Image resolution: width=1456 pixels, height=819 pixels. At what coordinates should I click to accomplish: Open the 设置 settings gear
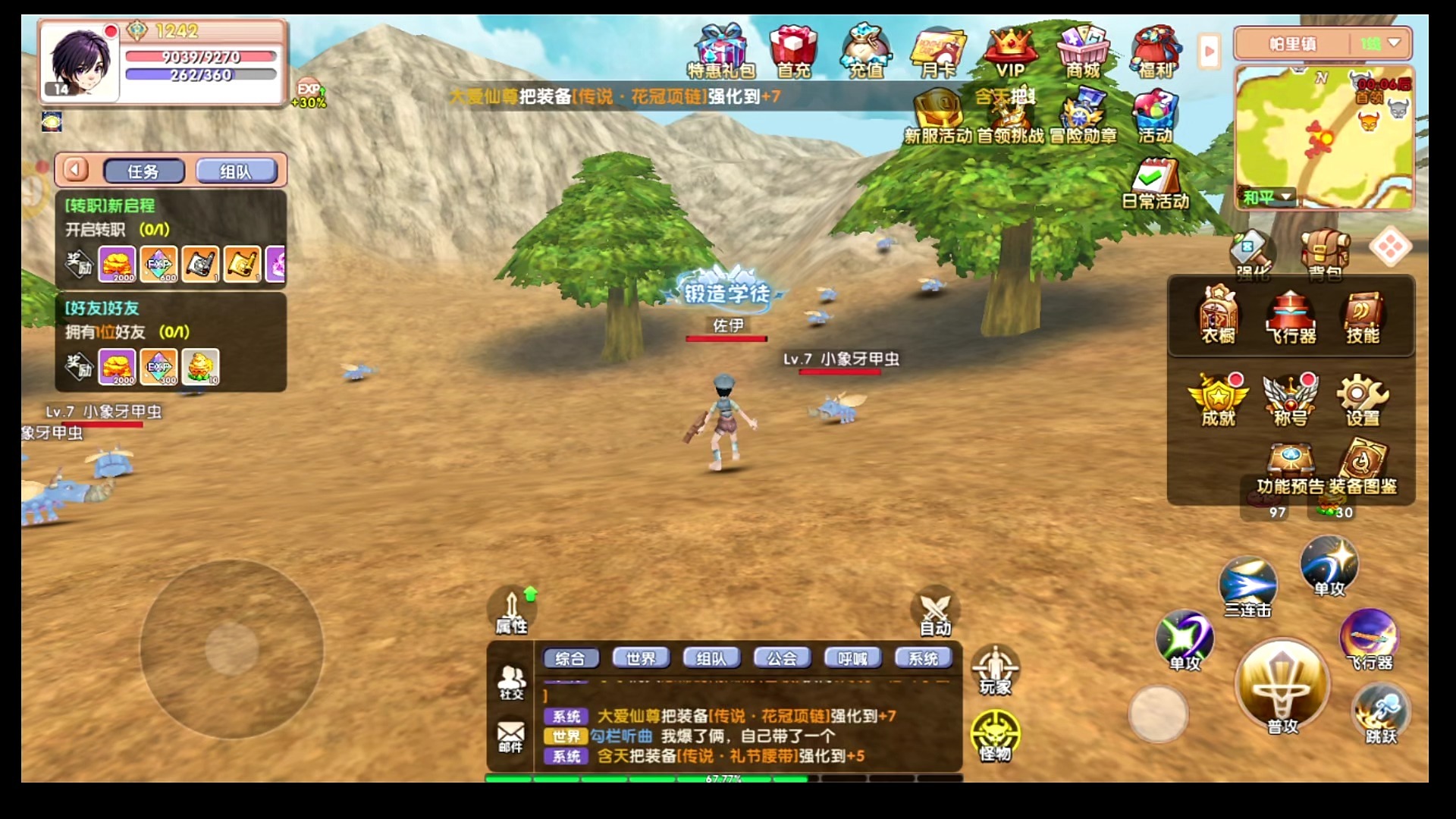point(1362,399)
